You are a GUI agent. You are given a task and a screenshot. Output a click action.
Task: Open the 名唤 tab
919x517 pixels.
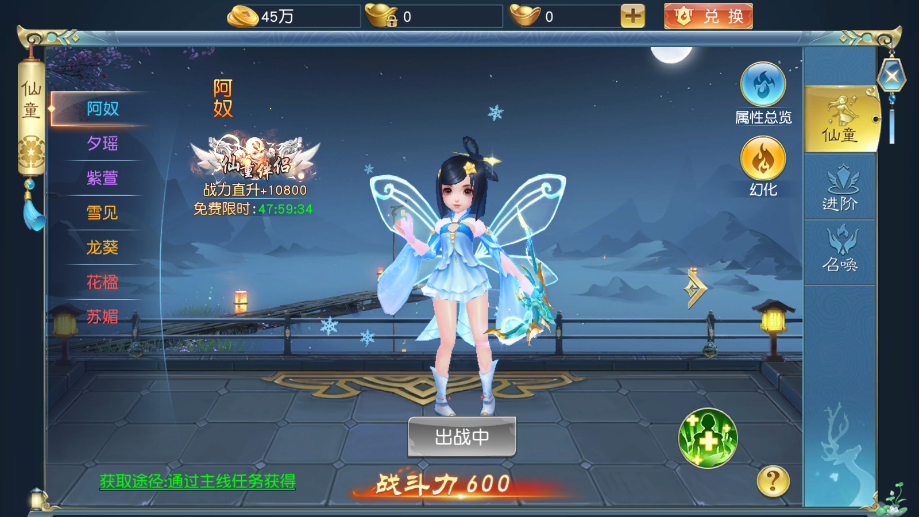click(x=840, y=250)
